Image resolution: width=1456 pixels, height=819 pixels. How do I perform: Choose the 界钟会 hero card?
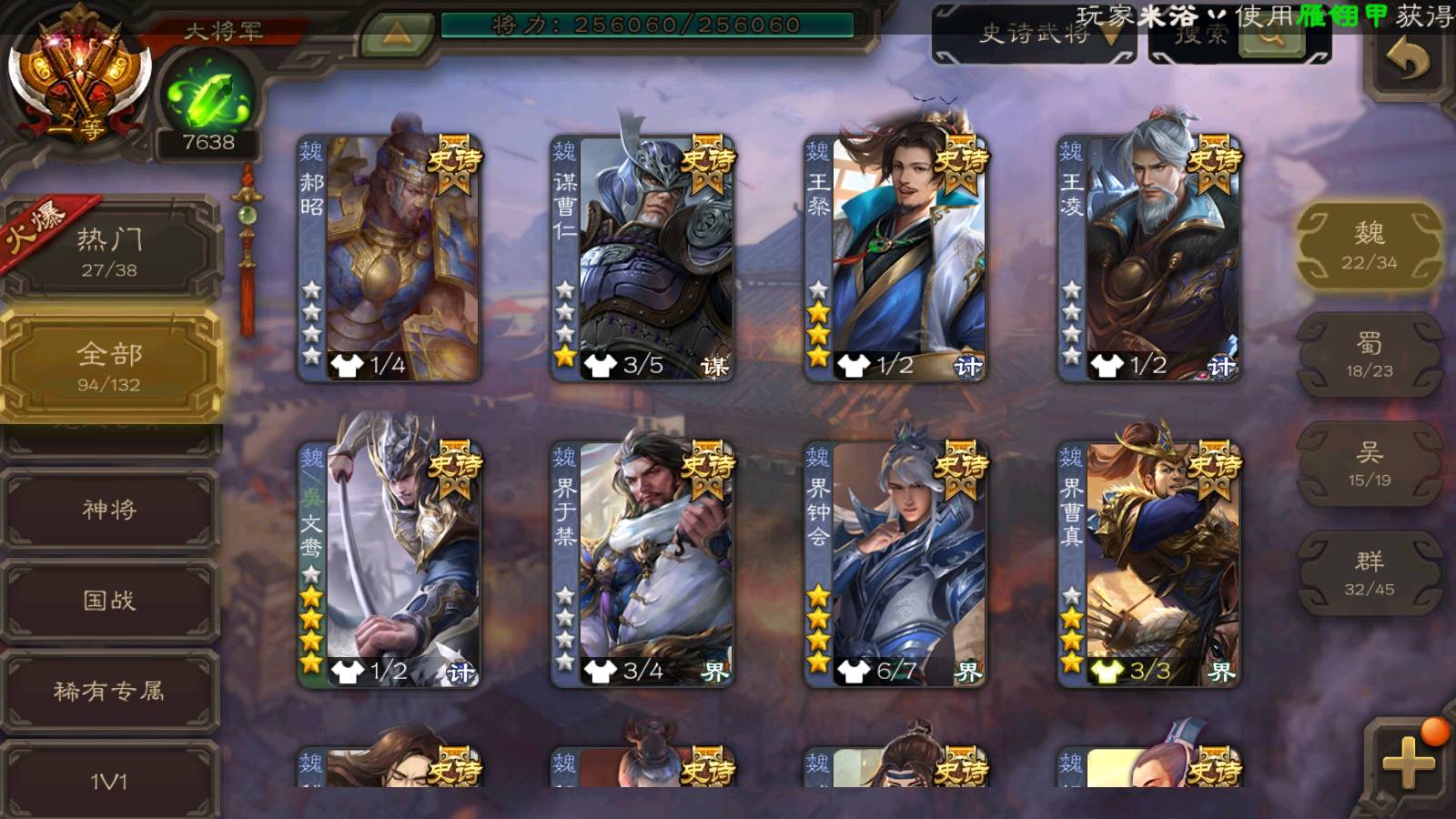[x=895, y=564]
